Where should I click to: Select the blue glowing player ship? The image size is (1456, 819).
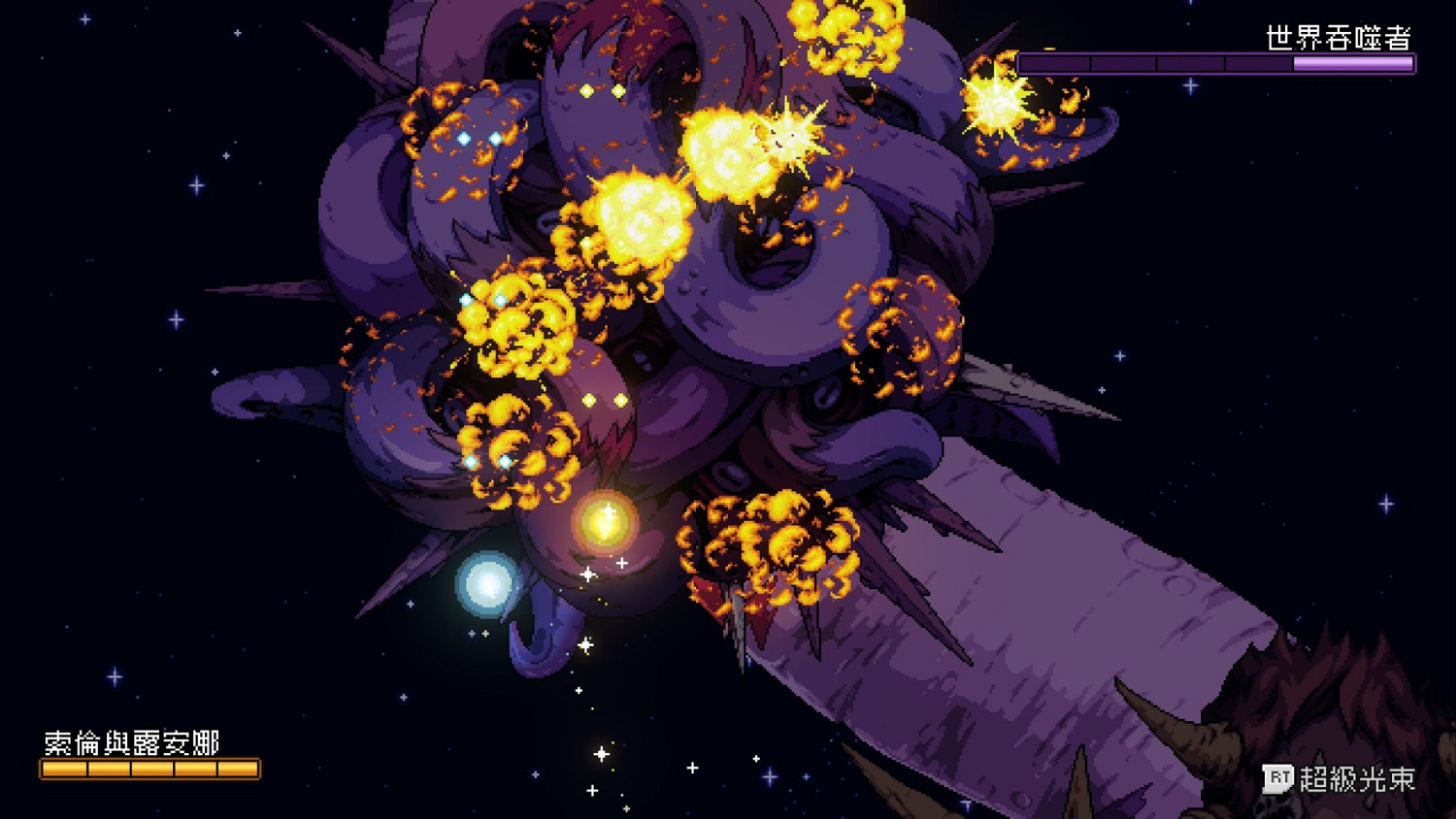click(x=487, y=583)
